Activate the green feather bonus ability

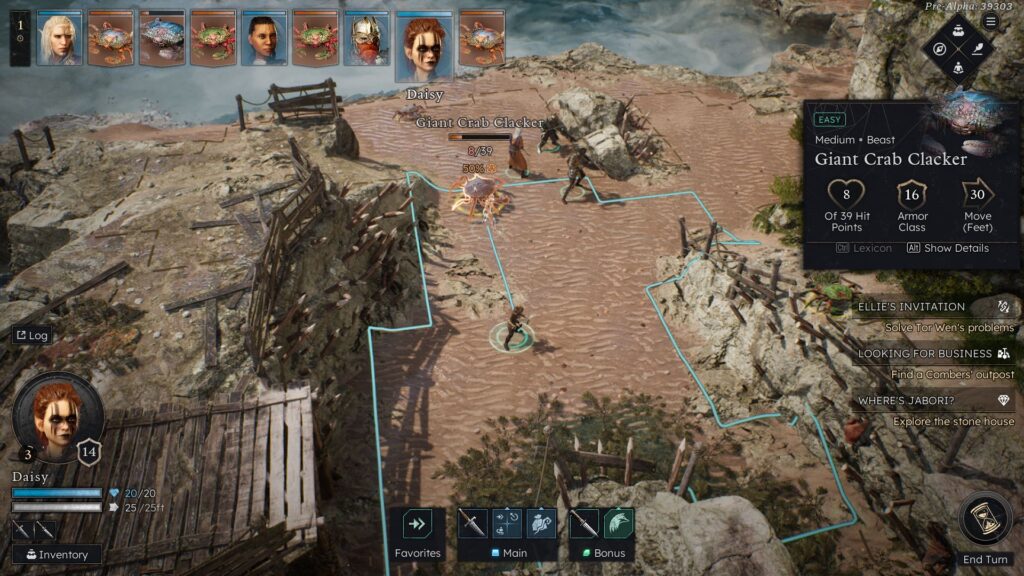pyautogui.click(x=619, y=523)
